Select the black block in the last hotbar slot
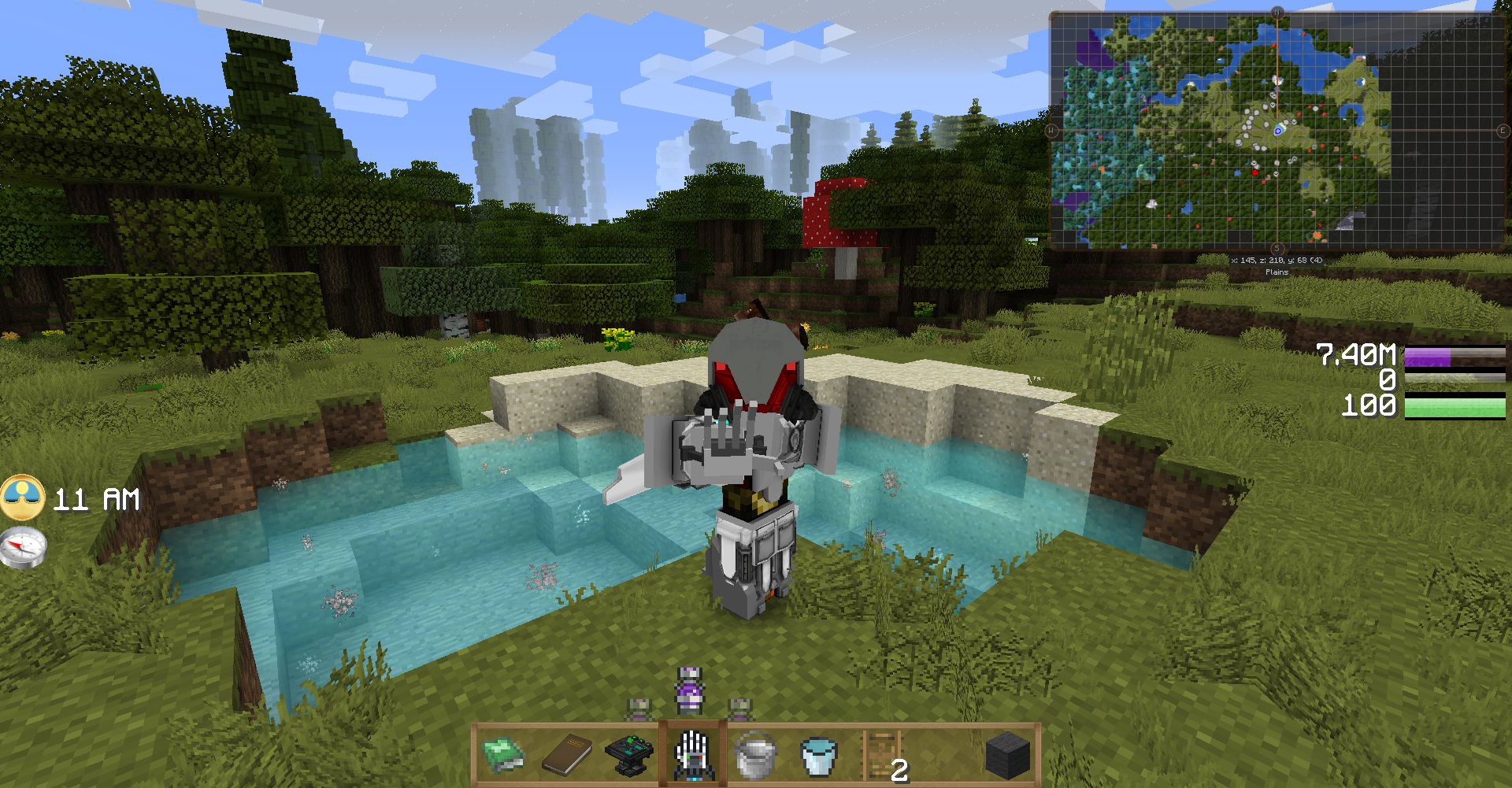1512x788 pixels. [1007, 754]
